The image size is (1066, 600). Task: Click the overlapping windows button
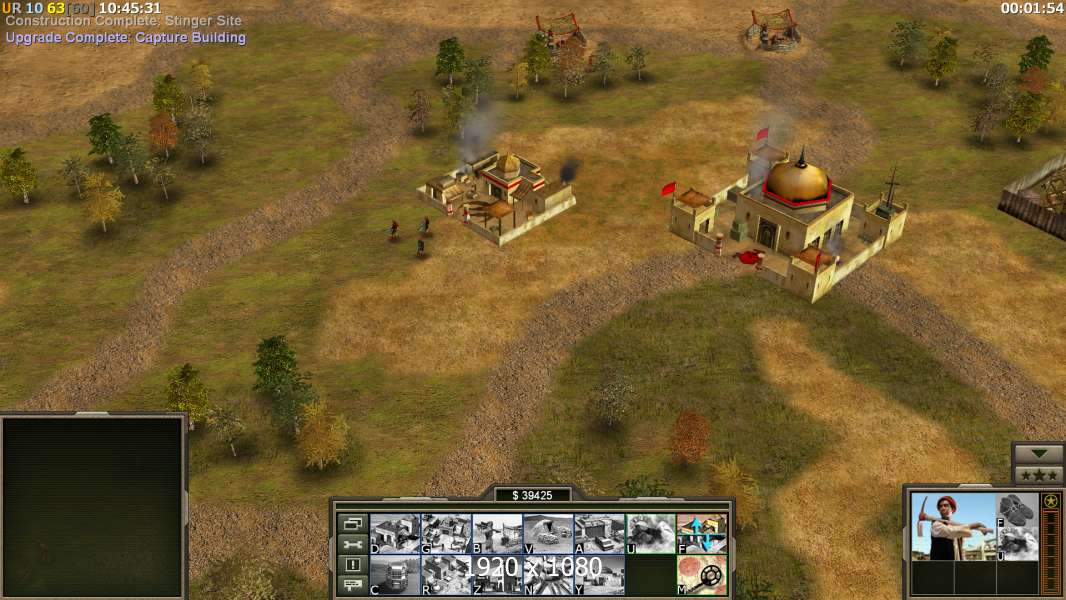pyautogui.click(x=352, y=523)
